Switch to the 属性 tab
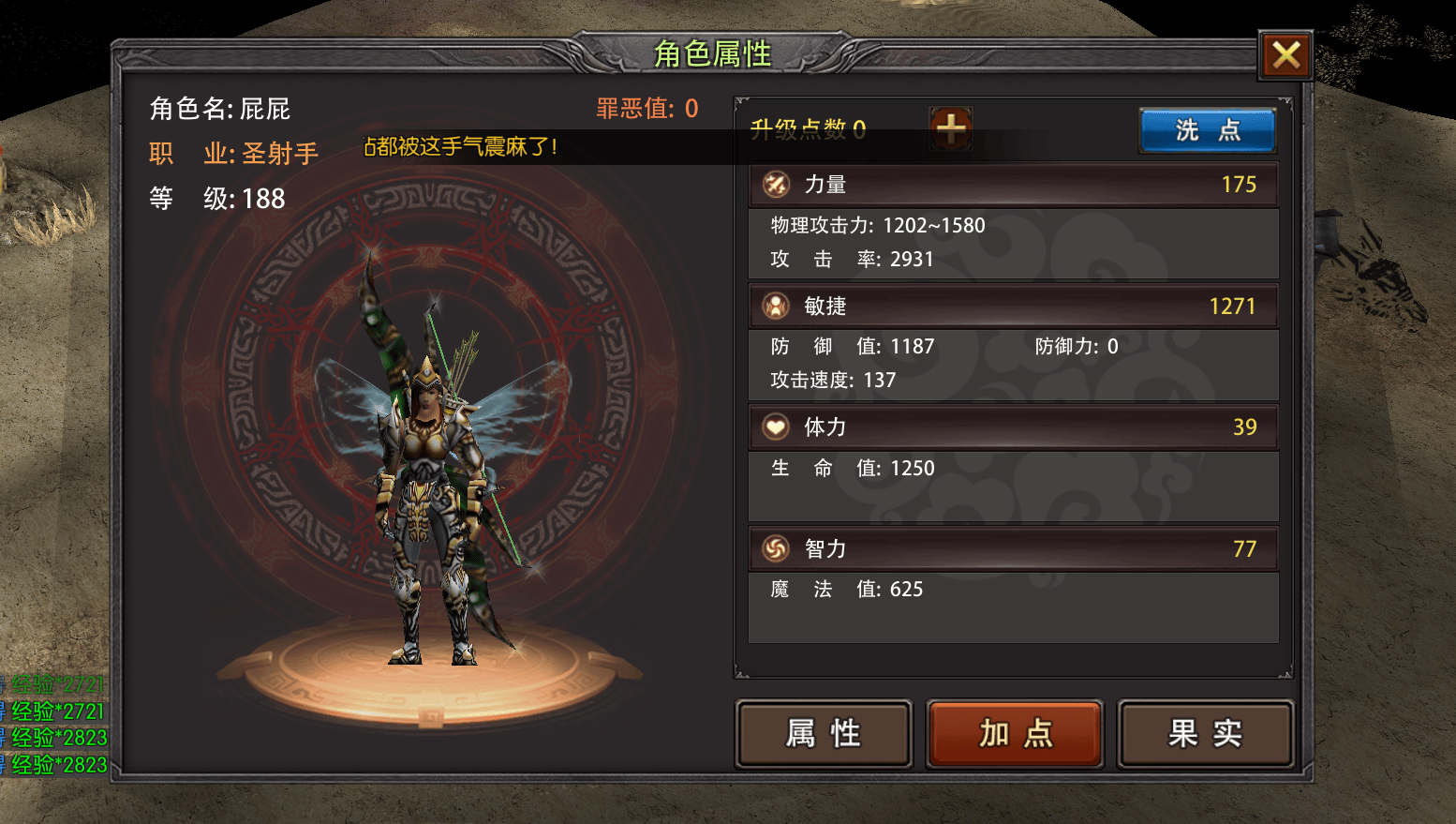This screenshot has width=1456, height=824. point(824,733)
